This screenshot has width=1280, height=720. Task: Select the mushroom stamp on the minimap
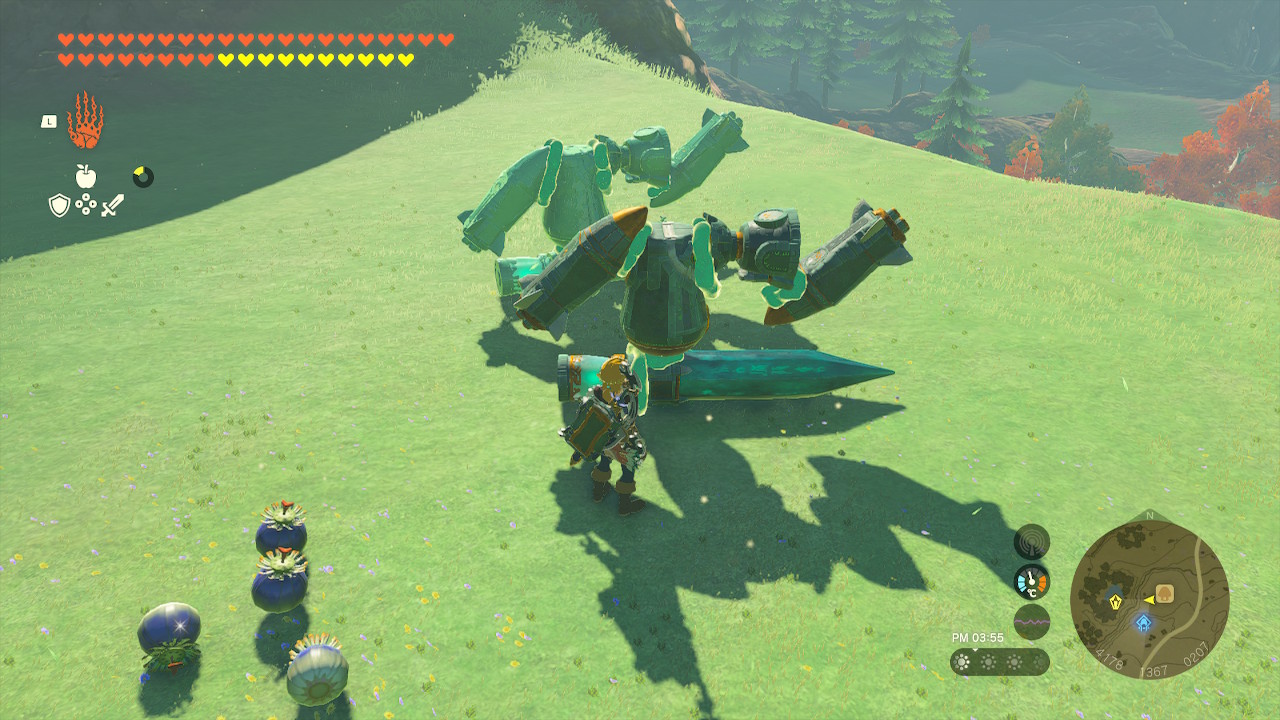(1164, 592)
